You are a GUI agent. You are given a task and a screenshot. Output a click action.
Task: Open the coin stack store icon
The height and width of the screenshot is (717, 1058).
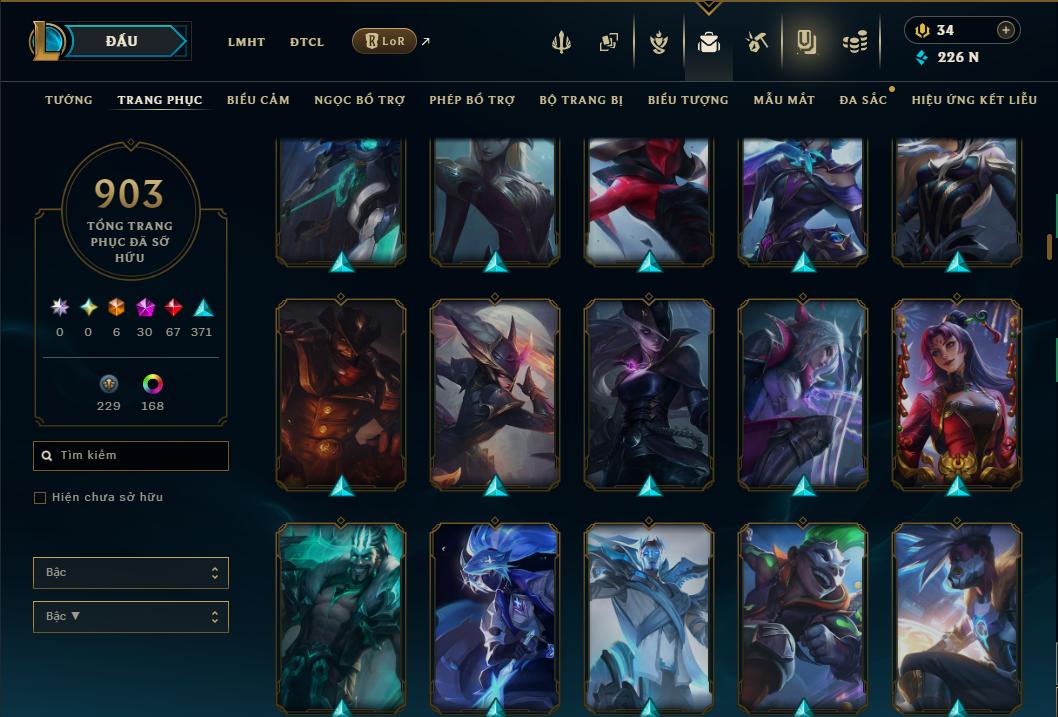(x=854, y=42)
